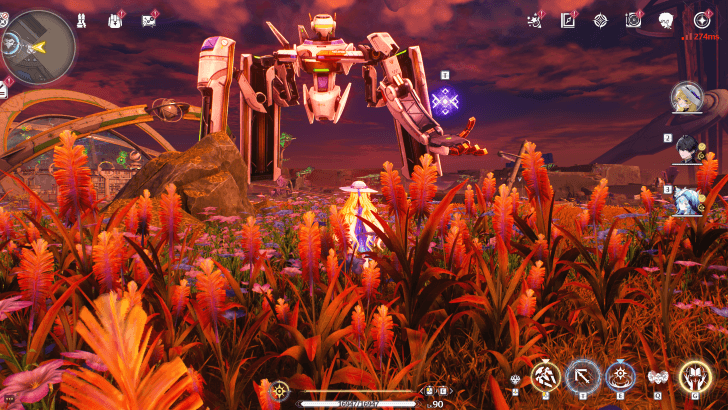This screenshot has width=728, height=410.
Task: Open the battle pass icon
Action: (632, 19)
